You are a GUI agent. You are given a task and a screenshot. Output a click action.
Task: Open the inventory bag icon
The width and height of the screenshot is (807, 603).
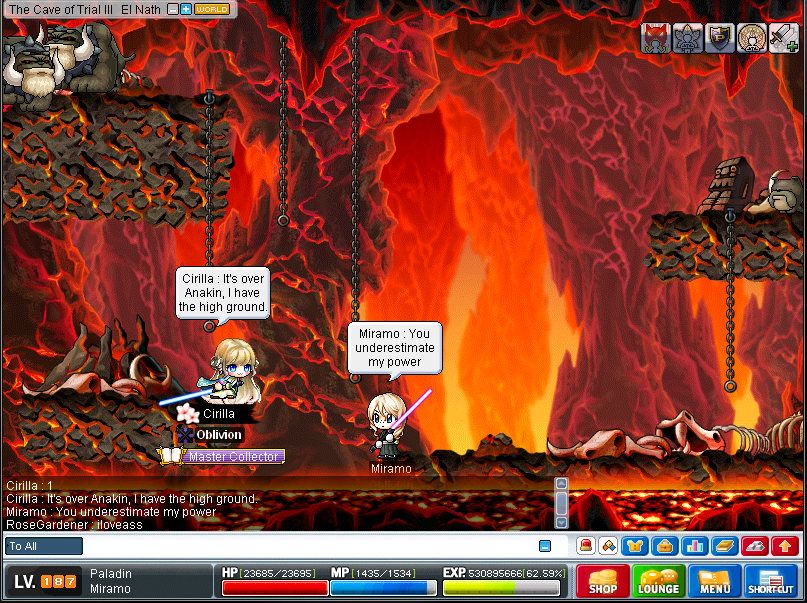coord(664,546)
